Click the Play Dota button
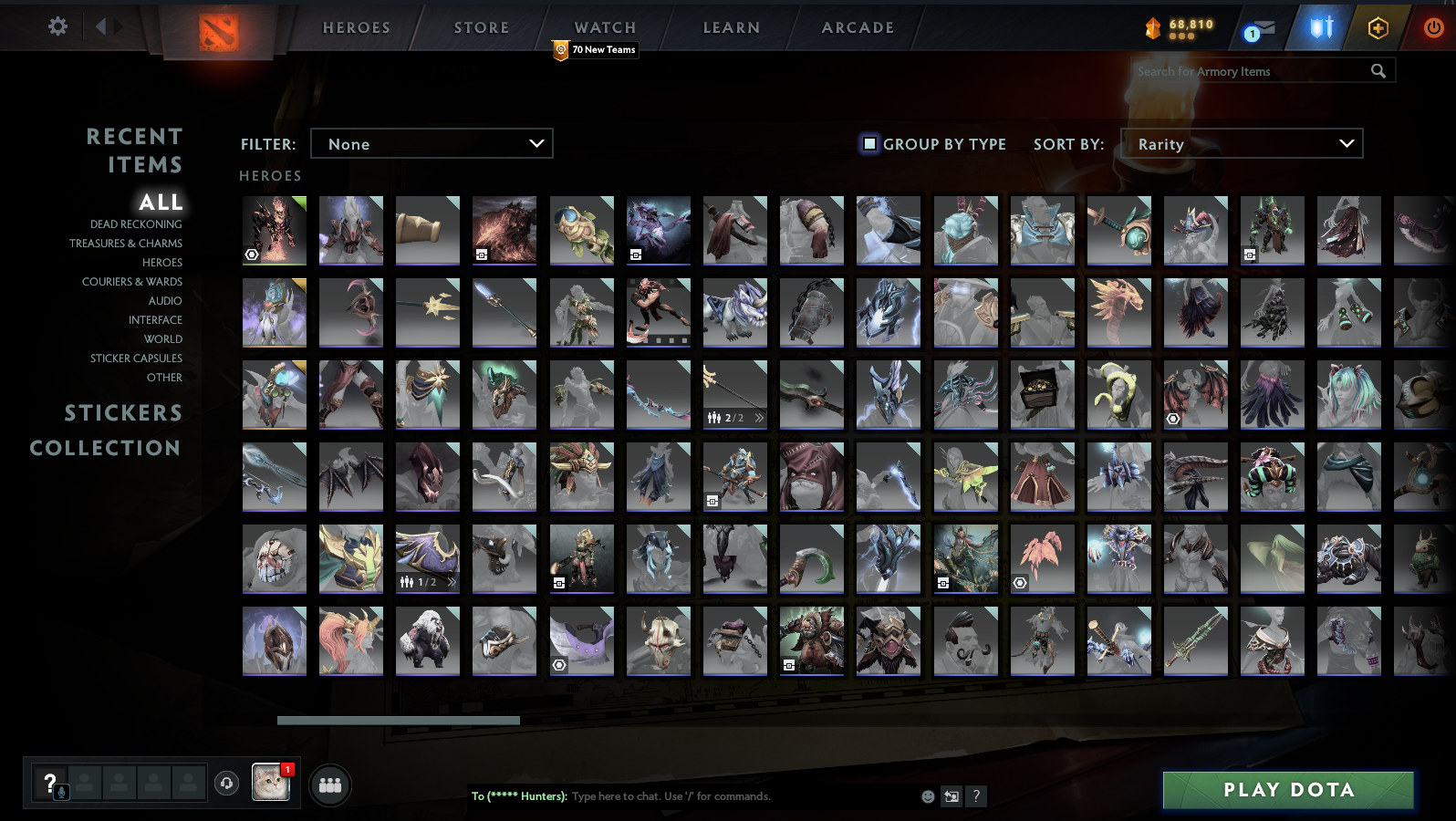The width and height of the screenshot is (1456, 821). [x=1287, y=789]
